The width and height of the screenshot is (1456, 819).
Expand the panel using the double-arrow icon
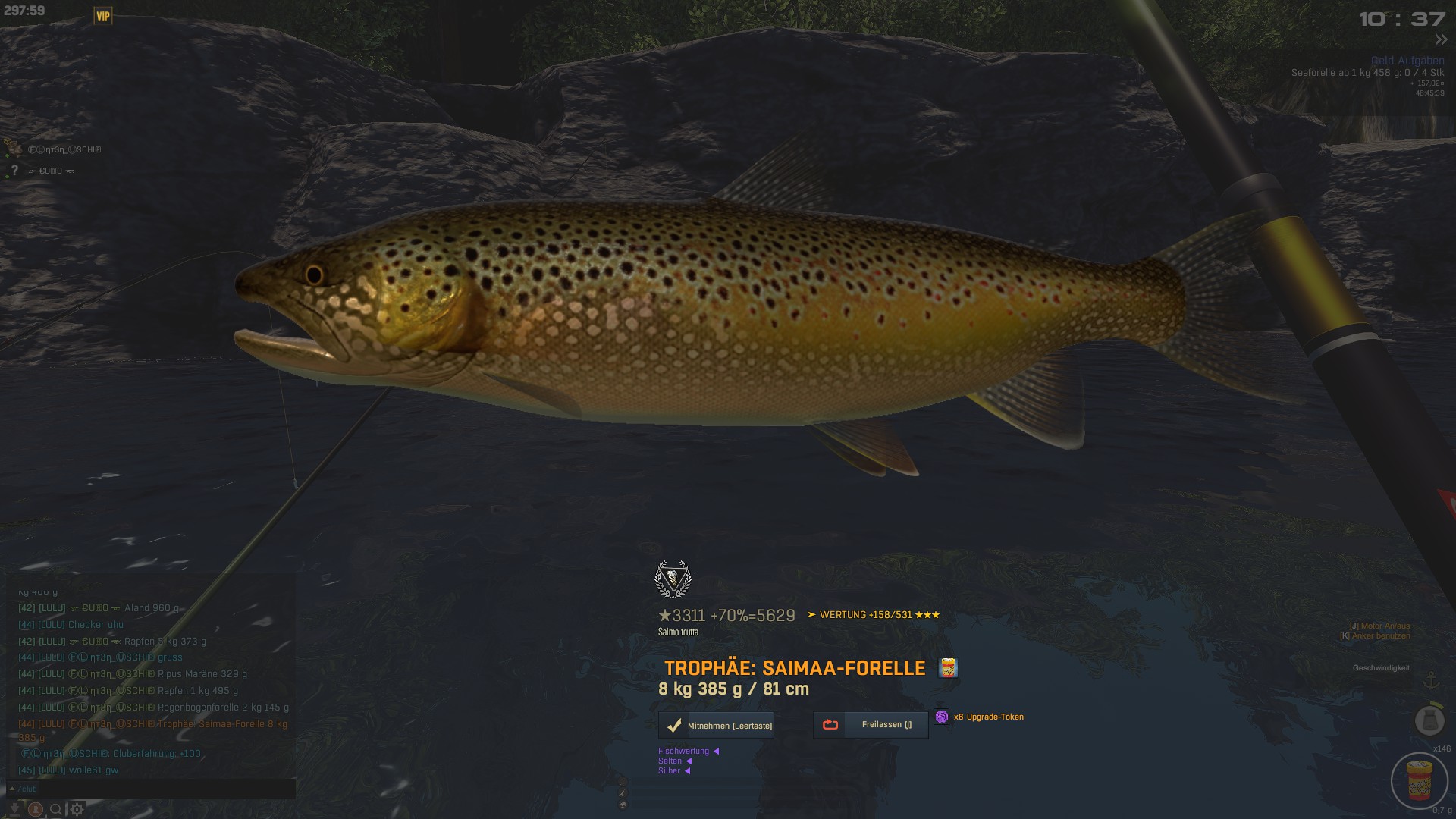tap(1441, 39)
